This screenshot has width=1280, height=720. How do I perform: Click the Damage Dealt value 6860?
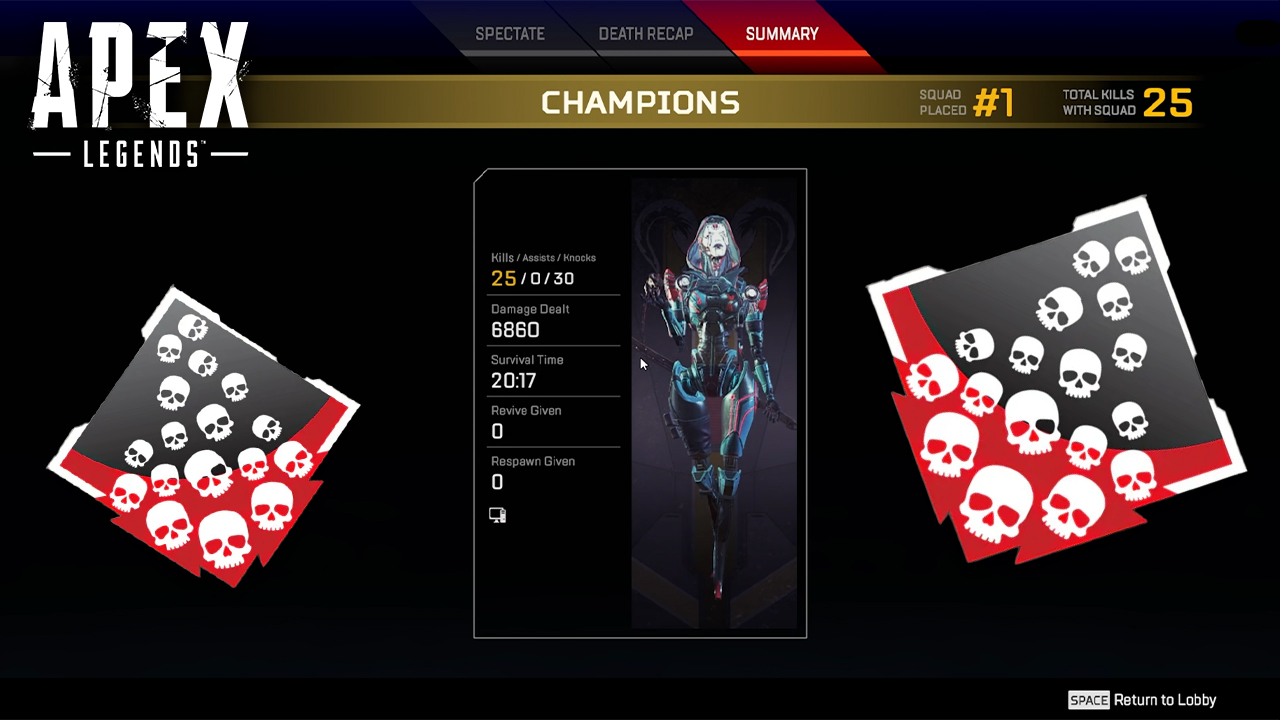click(x=515, y=330)
